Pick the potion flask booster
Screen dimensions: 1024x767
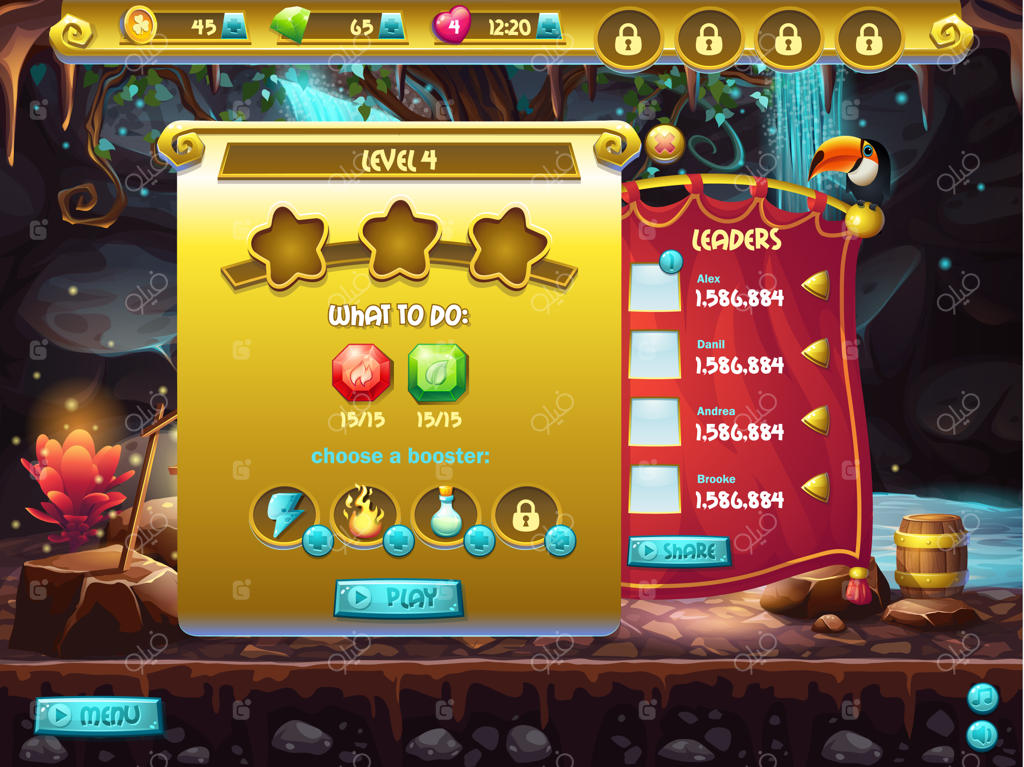(x=445, y=515)
